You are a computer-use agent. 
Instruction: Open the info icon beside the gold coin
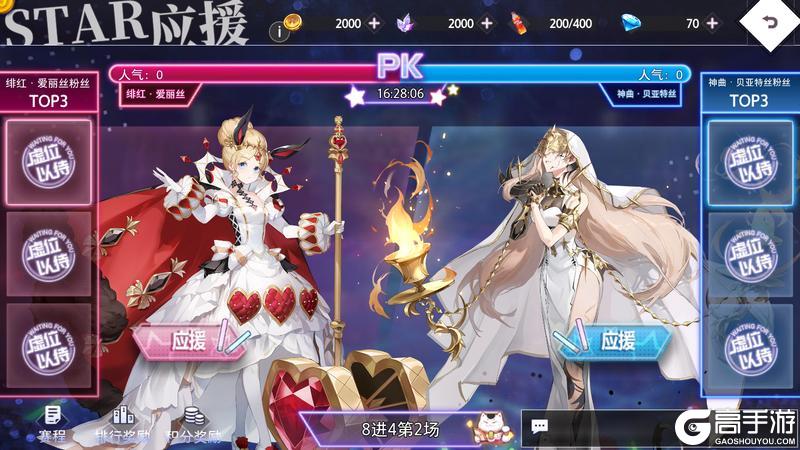click(x=283, y=30)
